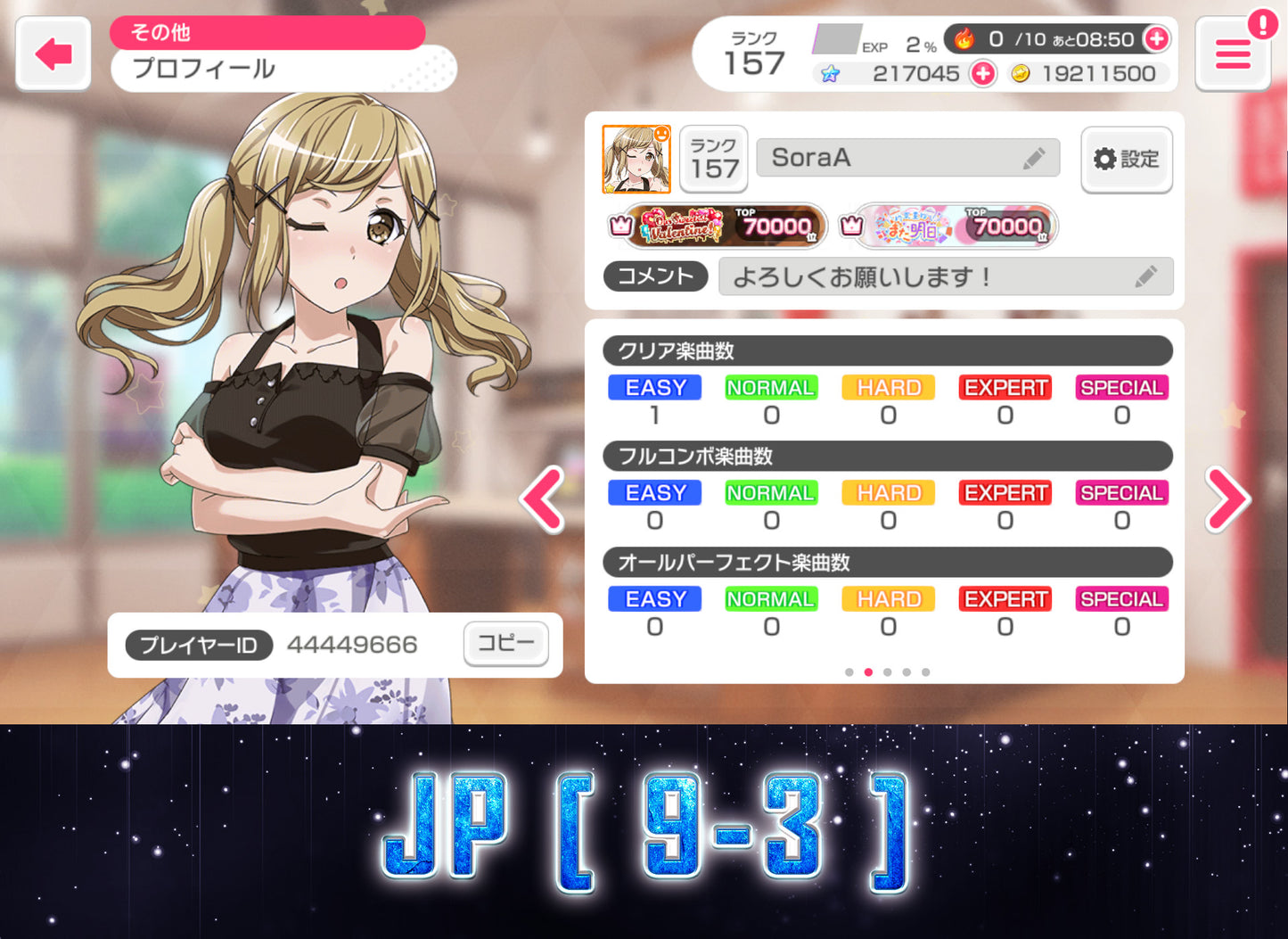Tap the pink back arrow button

click(x=53, y=54)
